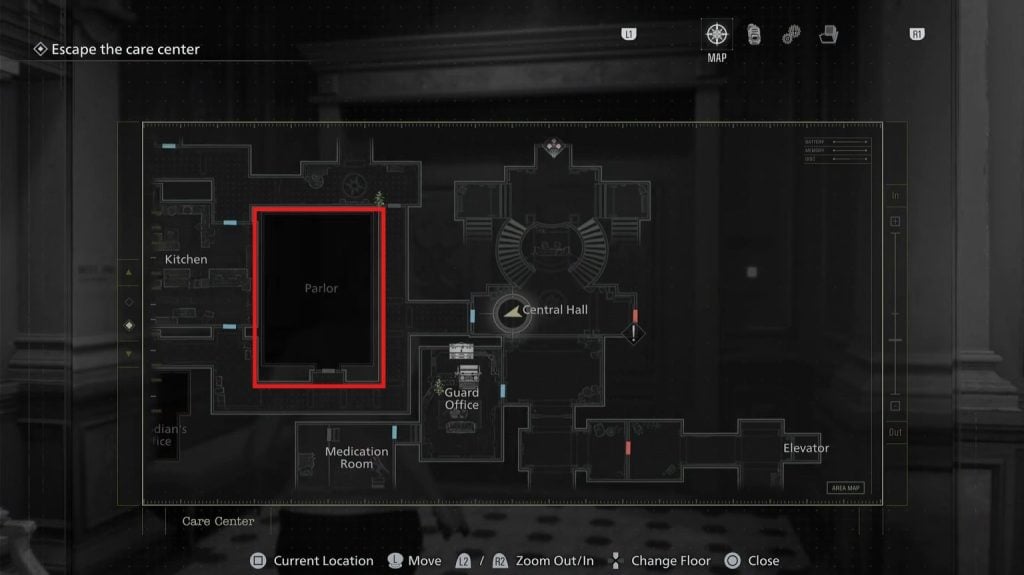Open the files folder tab
Image resolution: width=1024 pixels, height=575 pixels.
828,35
